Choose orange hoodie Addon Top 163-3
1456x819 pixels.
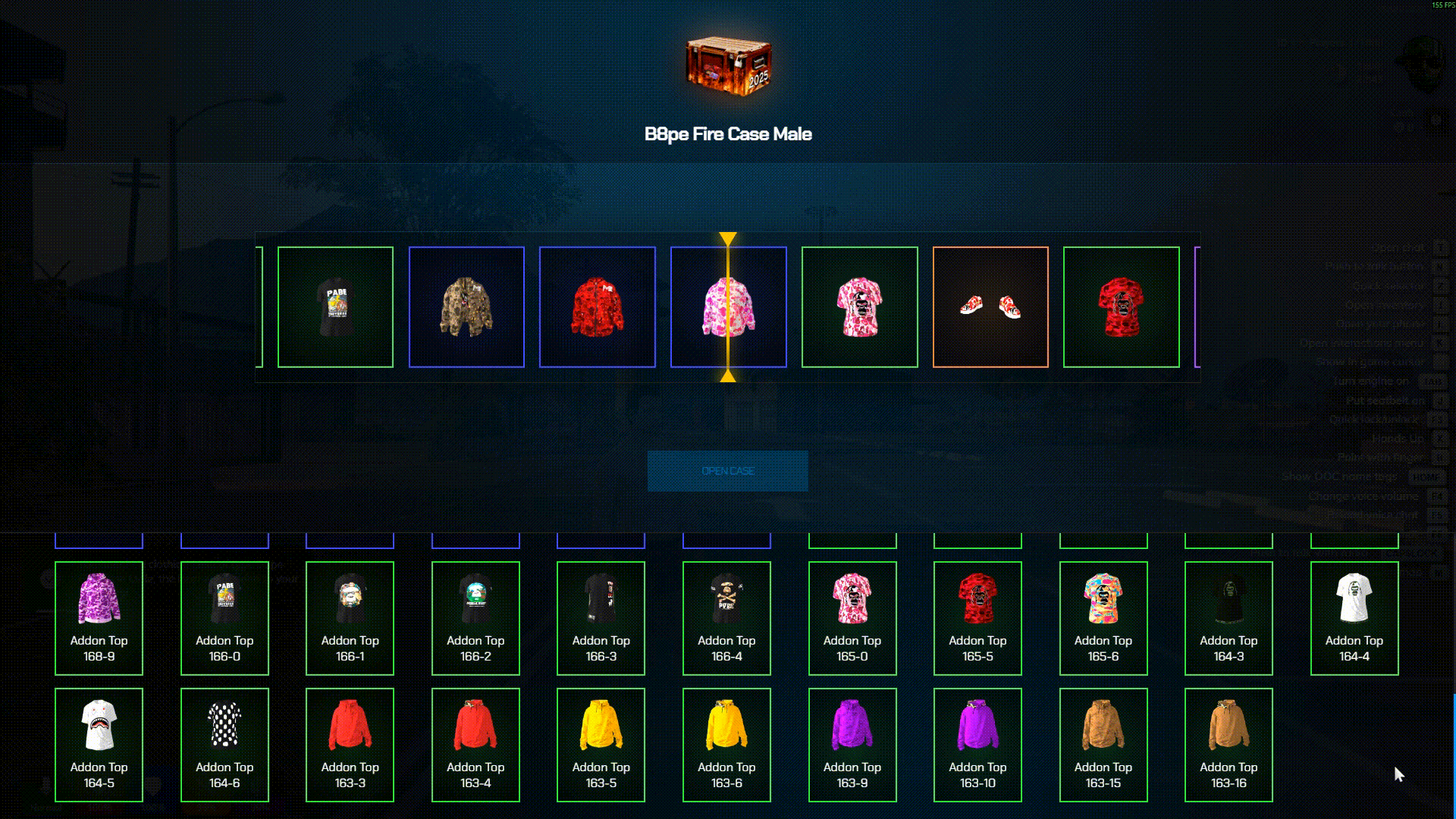click(350, 745)
